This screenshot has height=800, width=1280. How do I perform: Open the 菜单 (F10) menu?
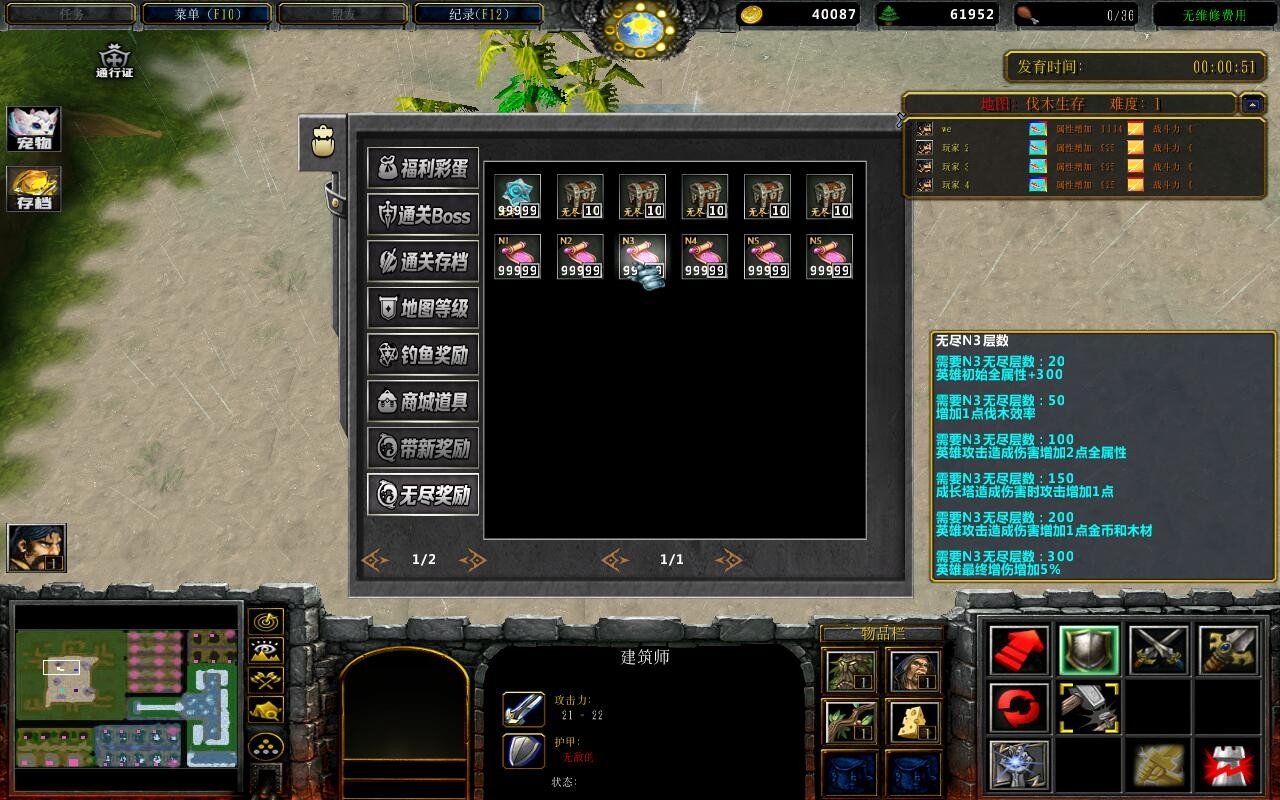click(x=207, y=13)
